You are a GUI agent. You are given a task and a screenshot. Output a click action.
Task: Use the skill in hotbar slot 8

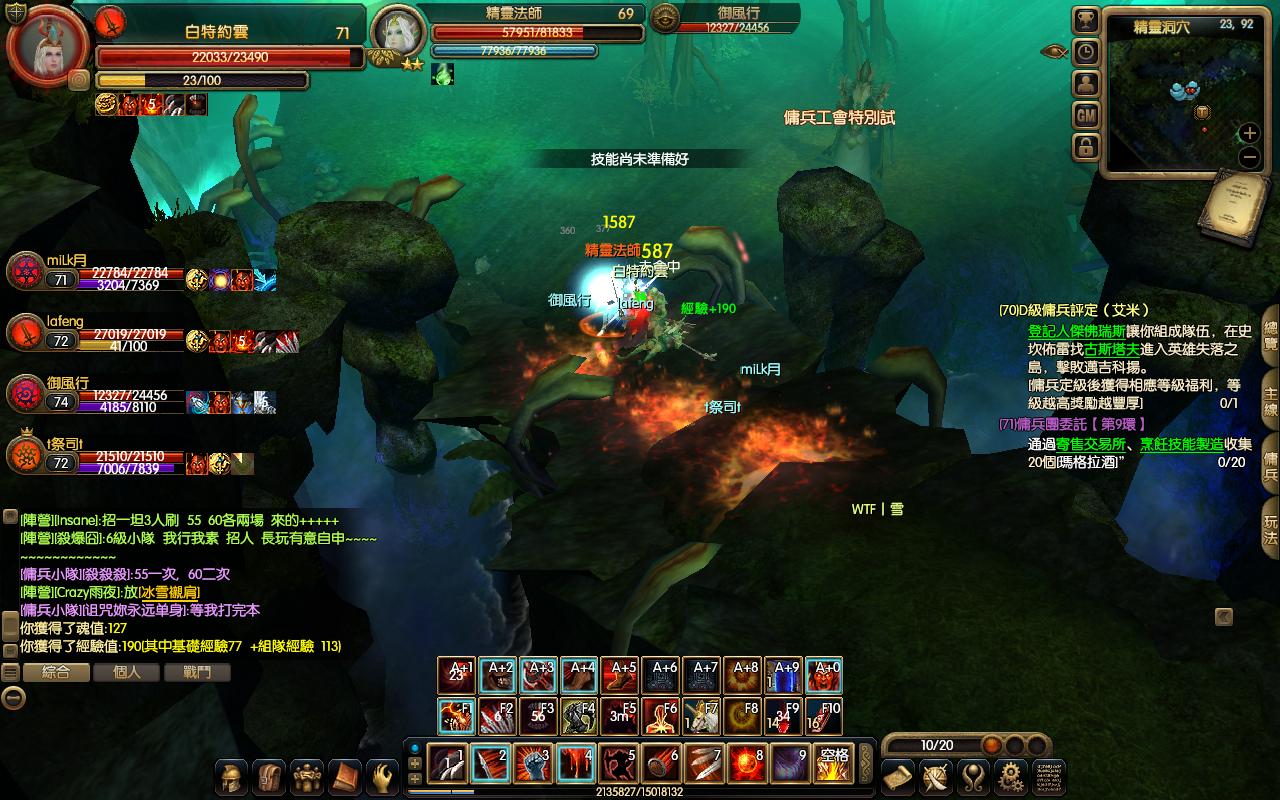click(747, 763)
